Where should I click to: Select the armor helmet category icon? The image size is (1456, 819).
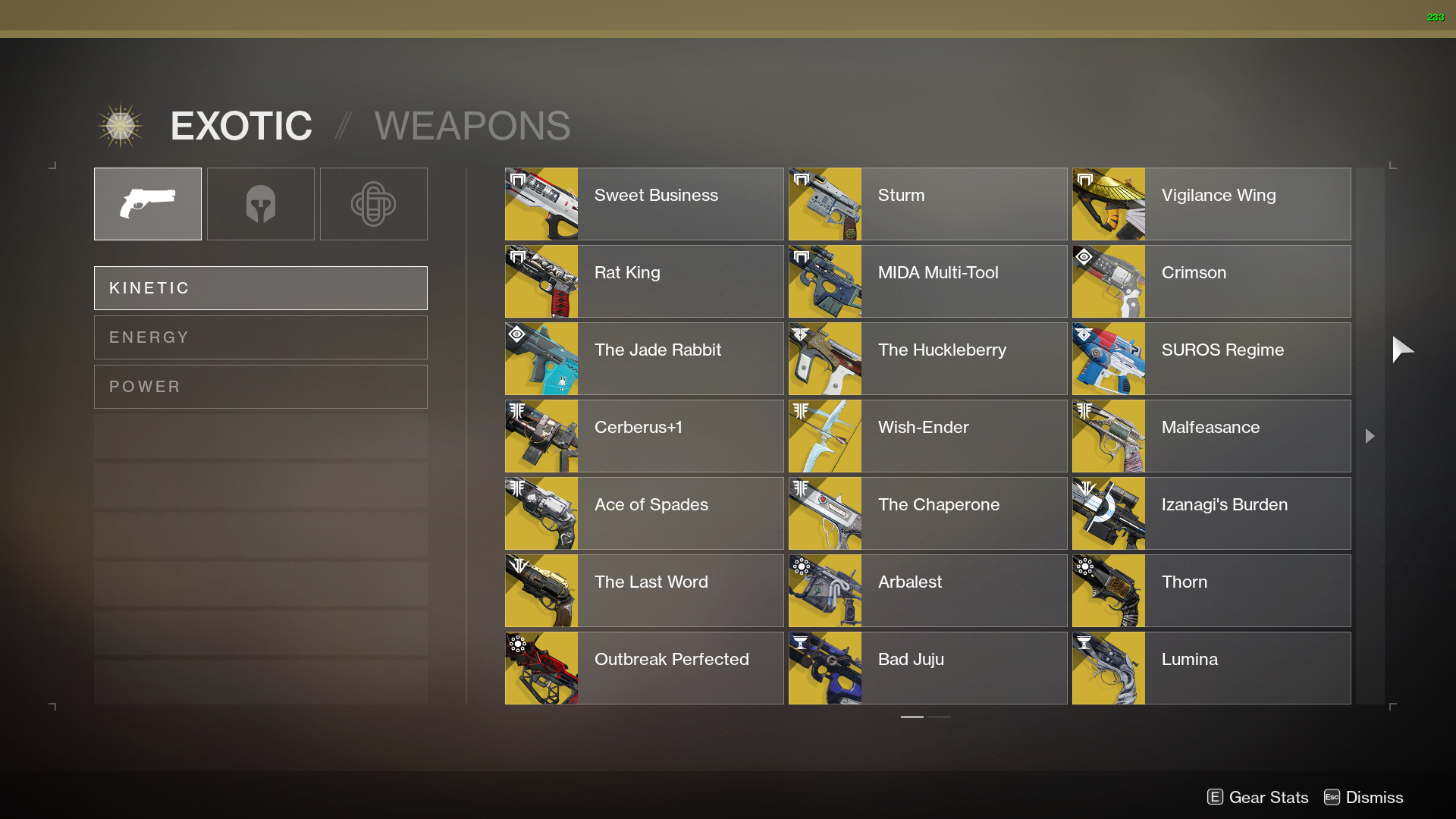pyautogui.click(x=260, y=203)
